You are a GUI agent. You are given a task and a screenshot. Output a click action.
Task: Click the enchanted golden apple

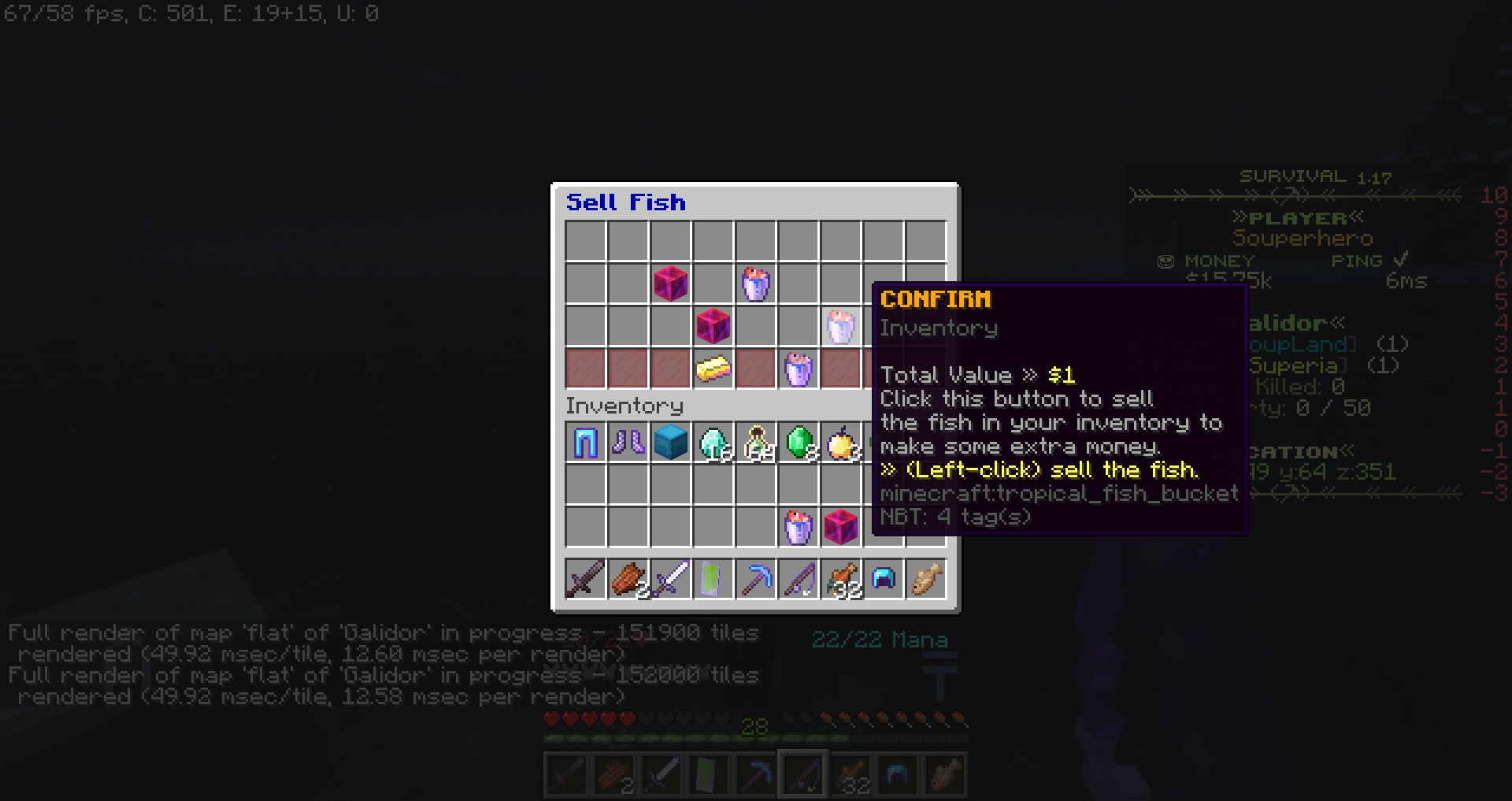(x=841, y=443)
